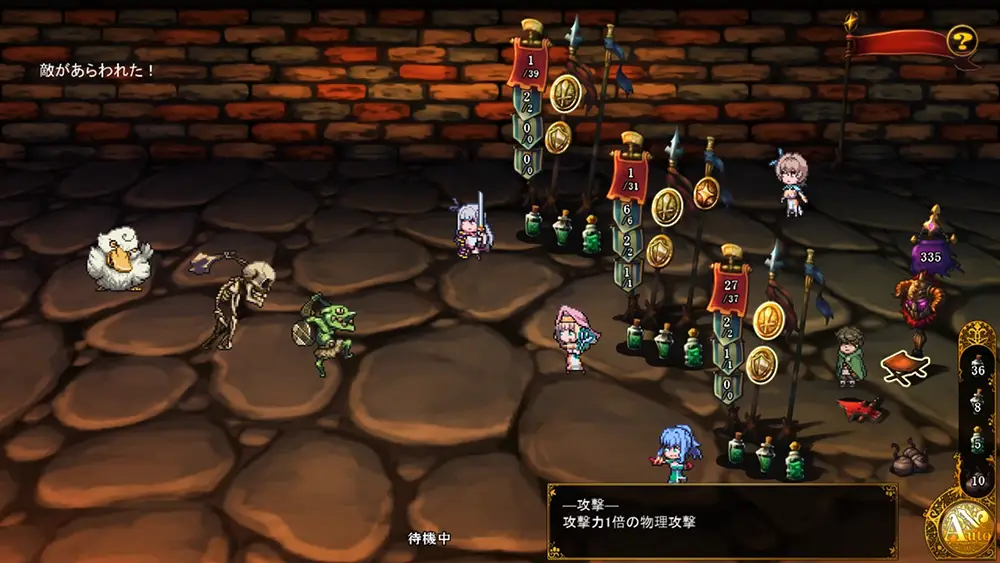Image resolution: width=1000 pixels, height=563 pixels.
Task: Toggle the gold Auto battle button
Action: (x=961, y=524)
